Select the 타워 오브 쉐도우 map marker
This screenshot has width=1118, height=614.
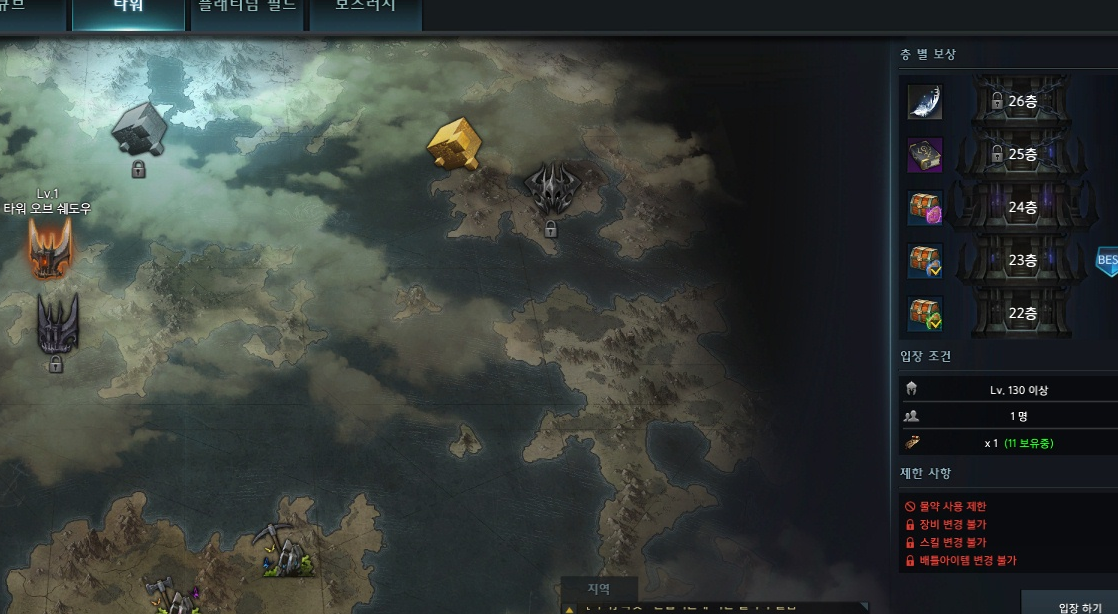coord(49,247)
